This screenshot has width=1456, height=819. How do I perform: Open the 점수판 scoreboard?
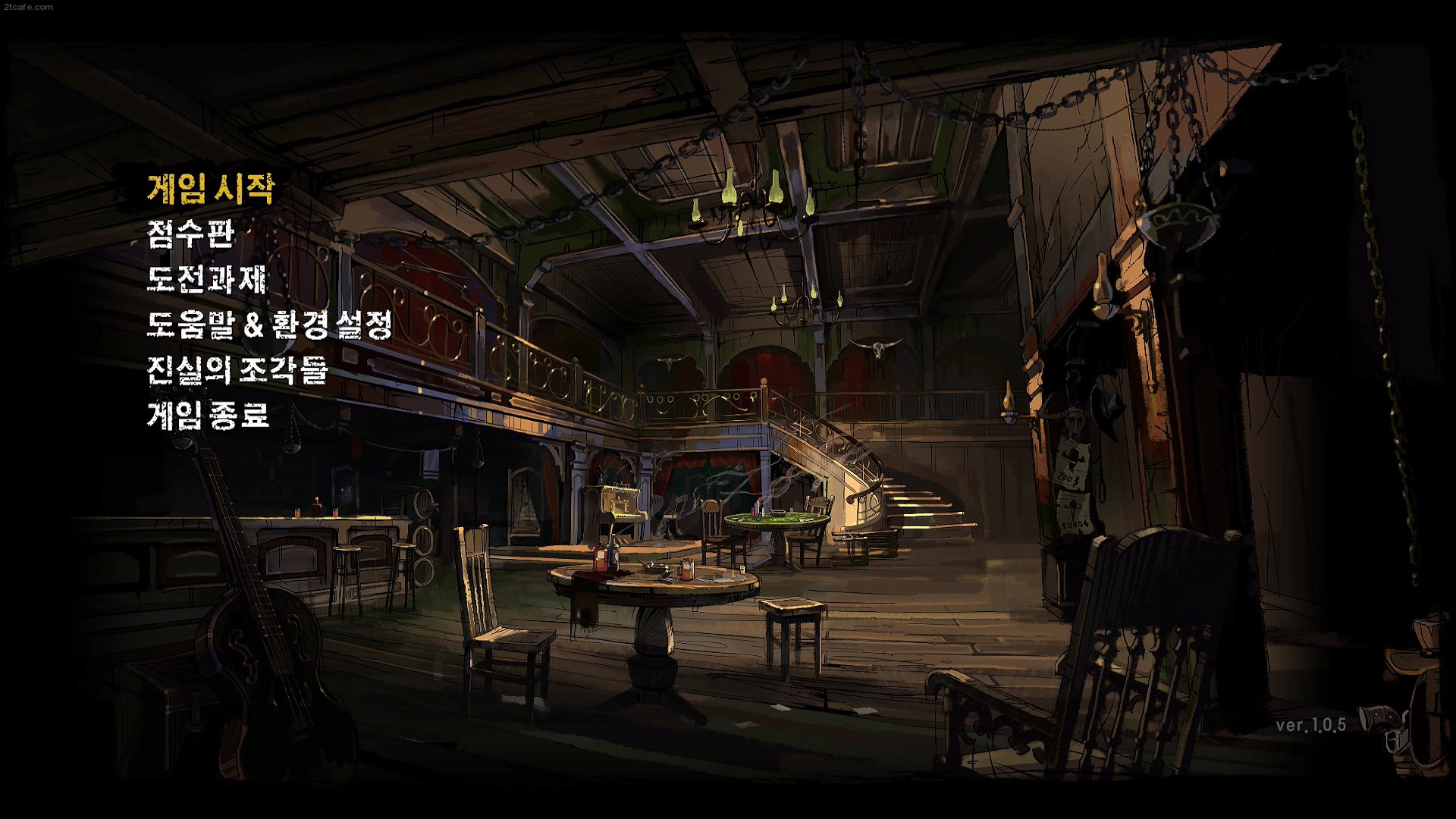(191, 234)
